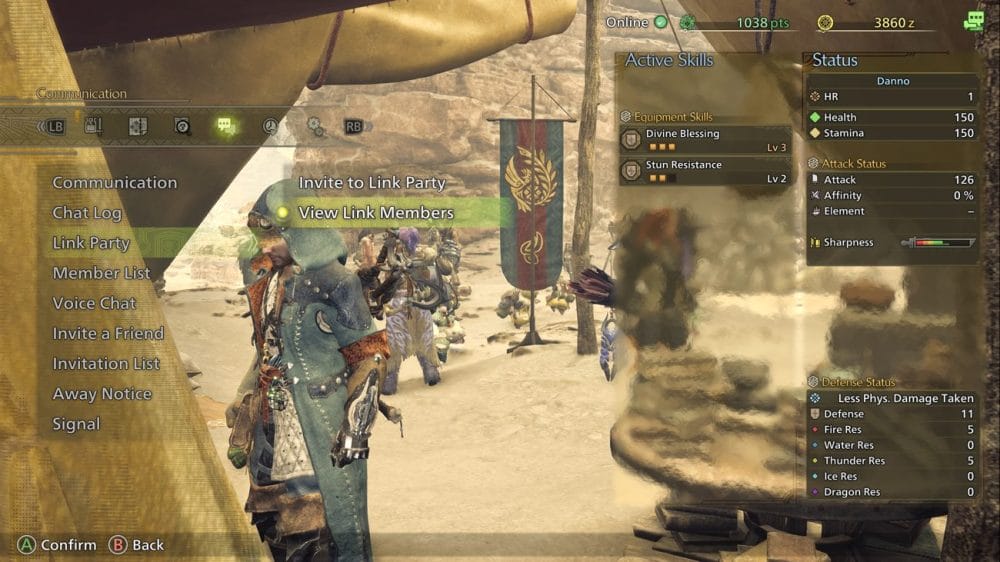1000x562 pixels.
Task: Click the green chat icon in the top corner
Action: coord(973,22)
